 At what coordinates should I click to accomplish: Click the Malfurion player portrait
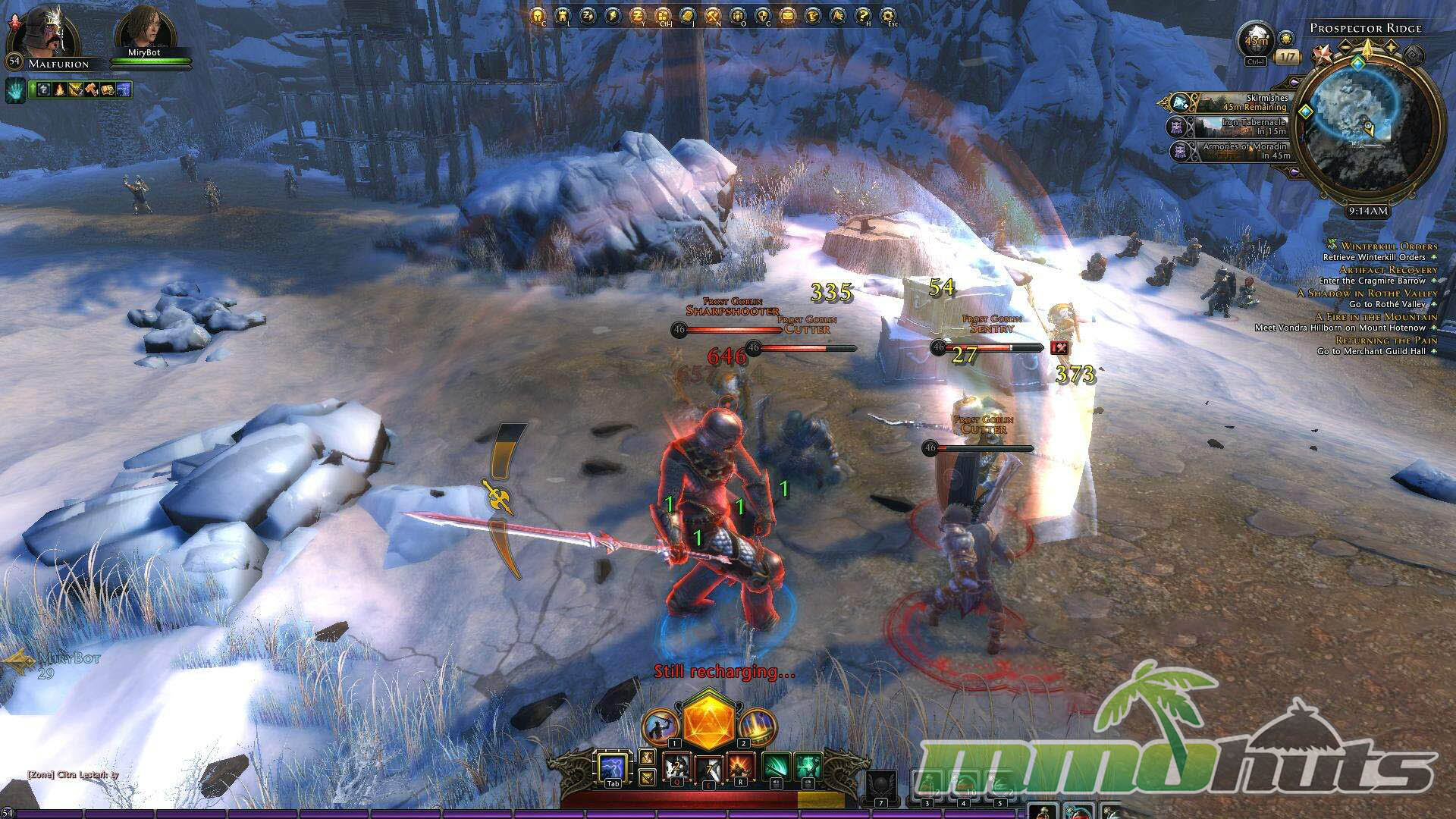[x=44, y=30]
